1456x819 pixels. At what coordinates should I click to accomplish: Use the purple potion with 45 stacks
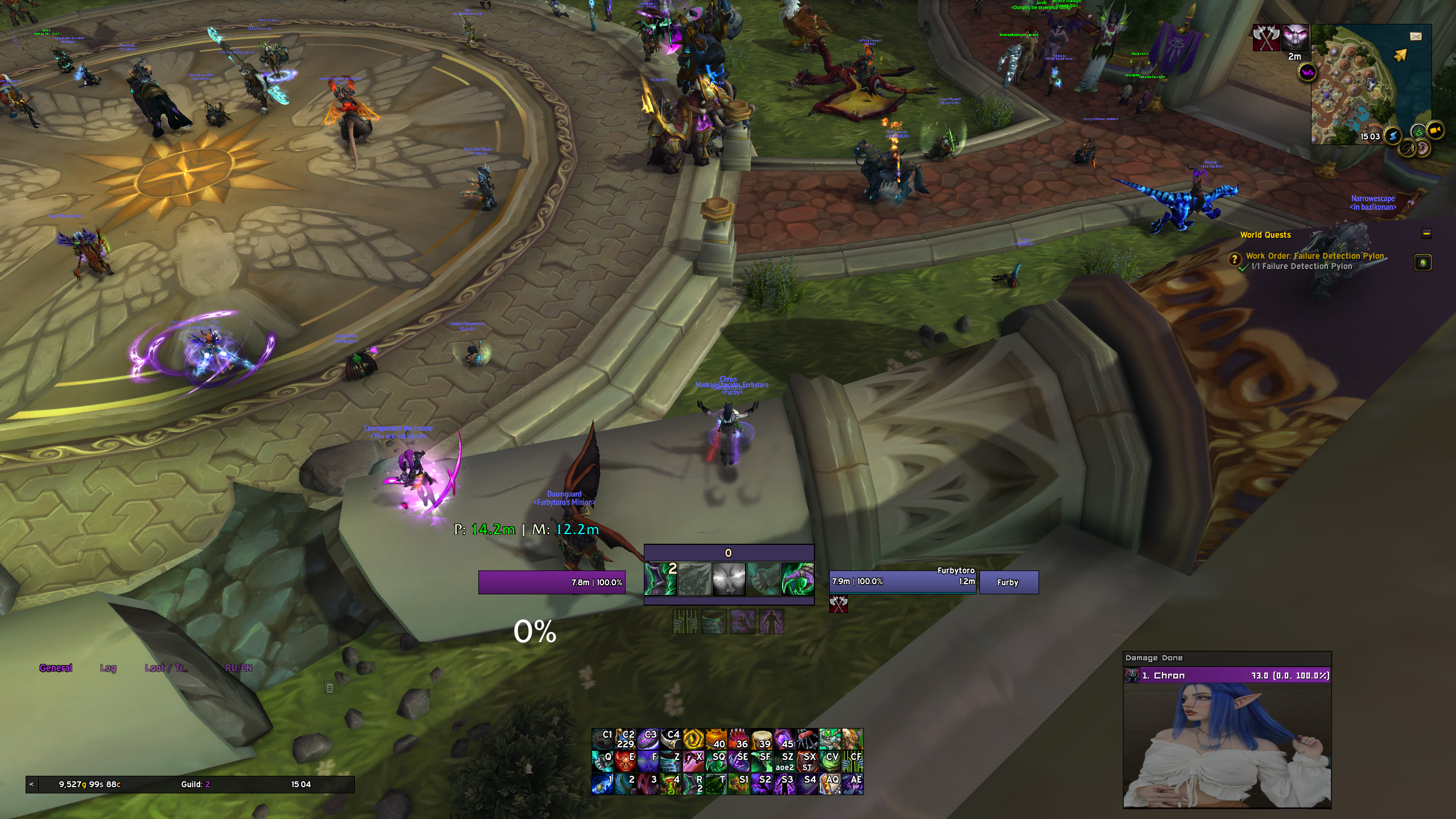784,739
